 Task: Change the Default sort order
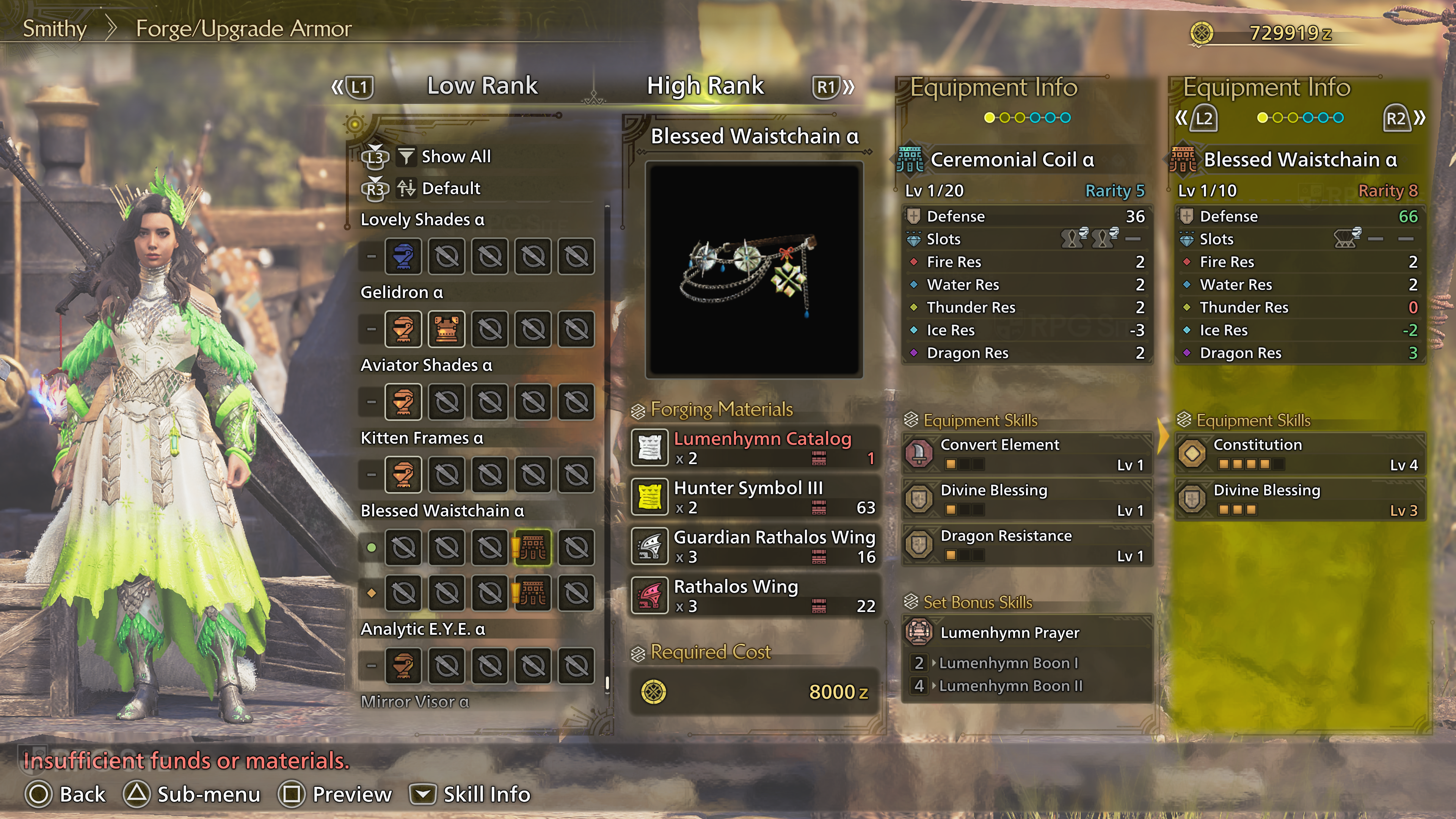(450, 188)
